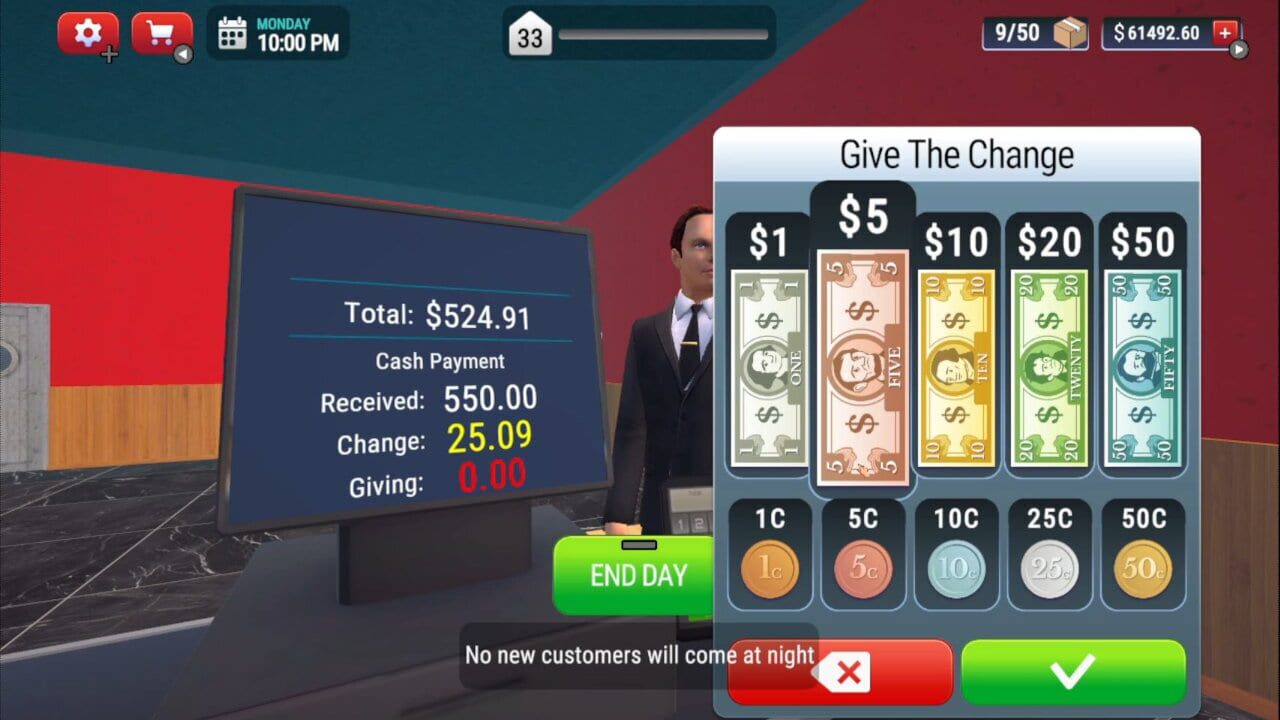Select the $20 bill
The width and height of the screenshot is (1280, 720).
click(x=1048, y=365)
